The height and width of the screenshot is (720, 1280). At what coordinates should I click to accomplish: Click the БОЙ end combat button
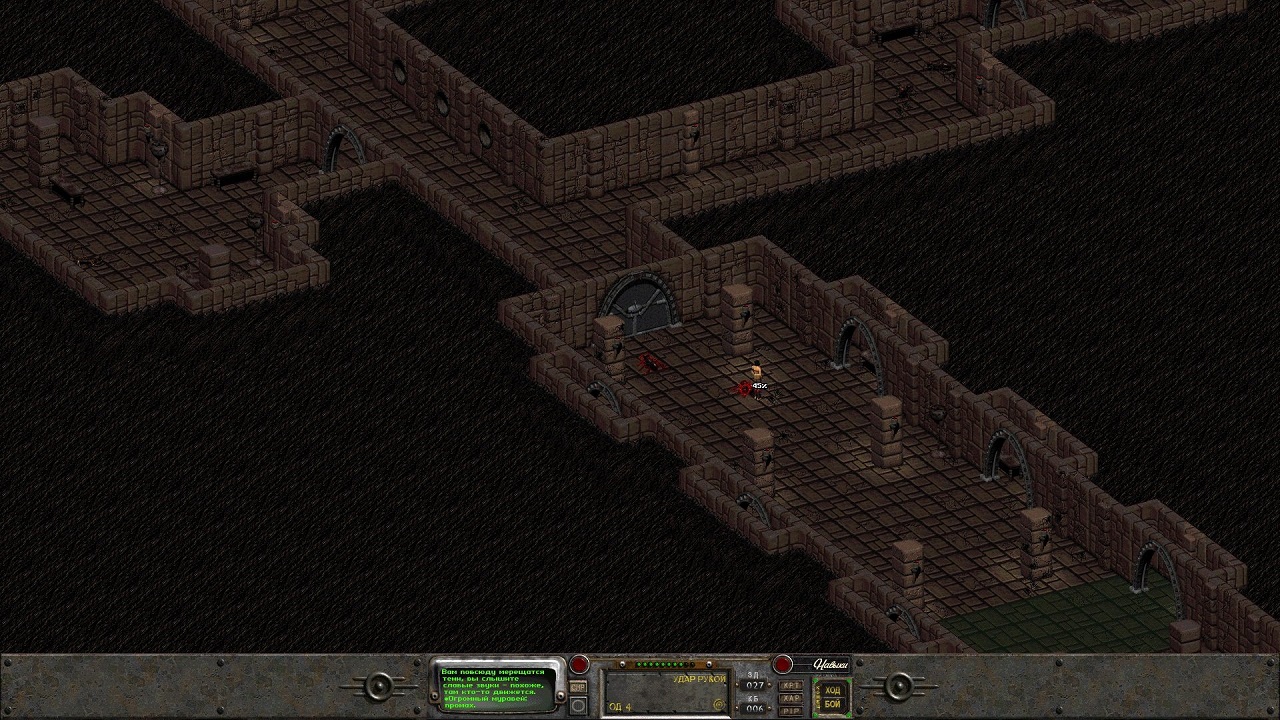832,704
